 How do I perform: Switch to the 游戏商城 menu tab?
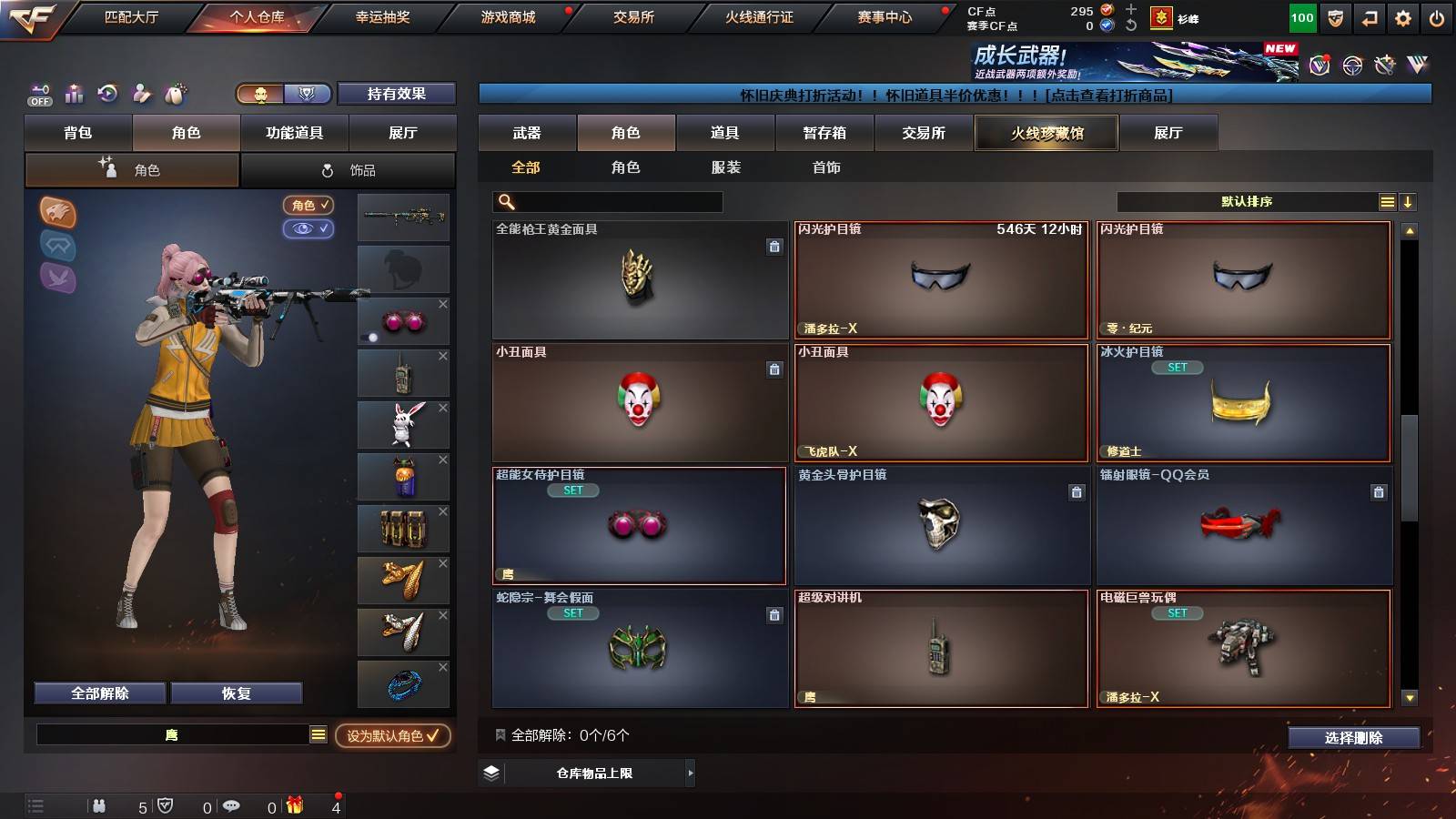click(506, 16)
